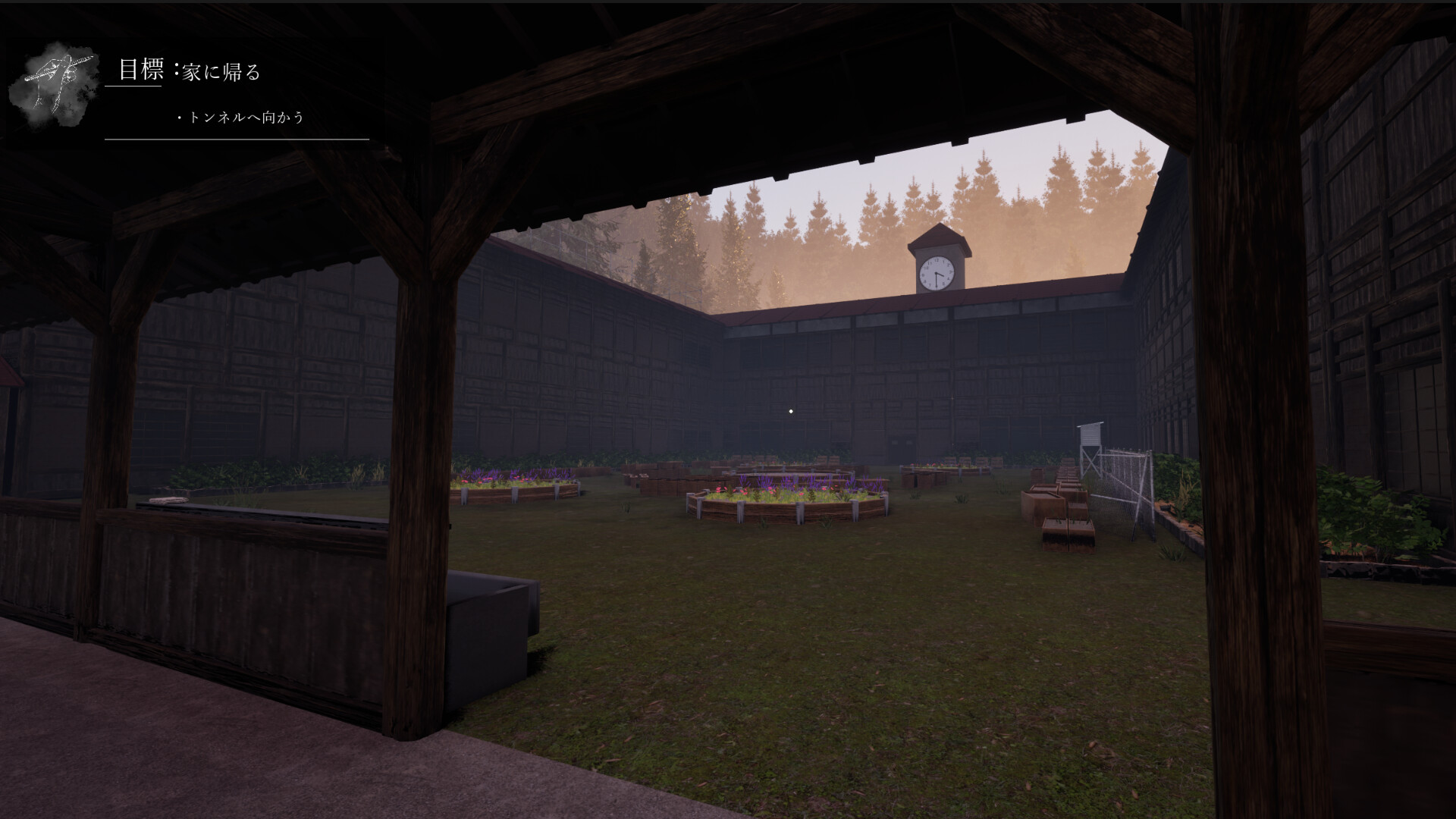Click the white crosshair dot at screen center

coord(792,409)
